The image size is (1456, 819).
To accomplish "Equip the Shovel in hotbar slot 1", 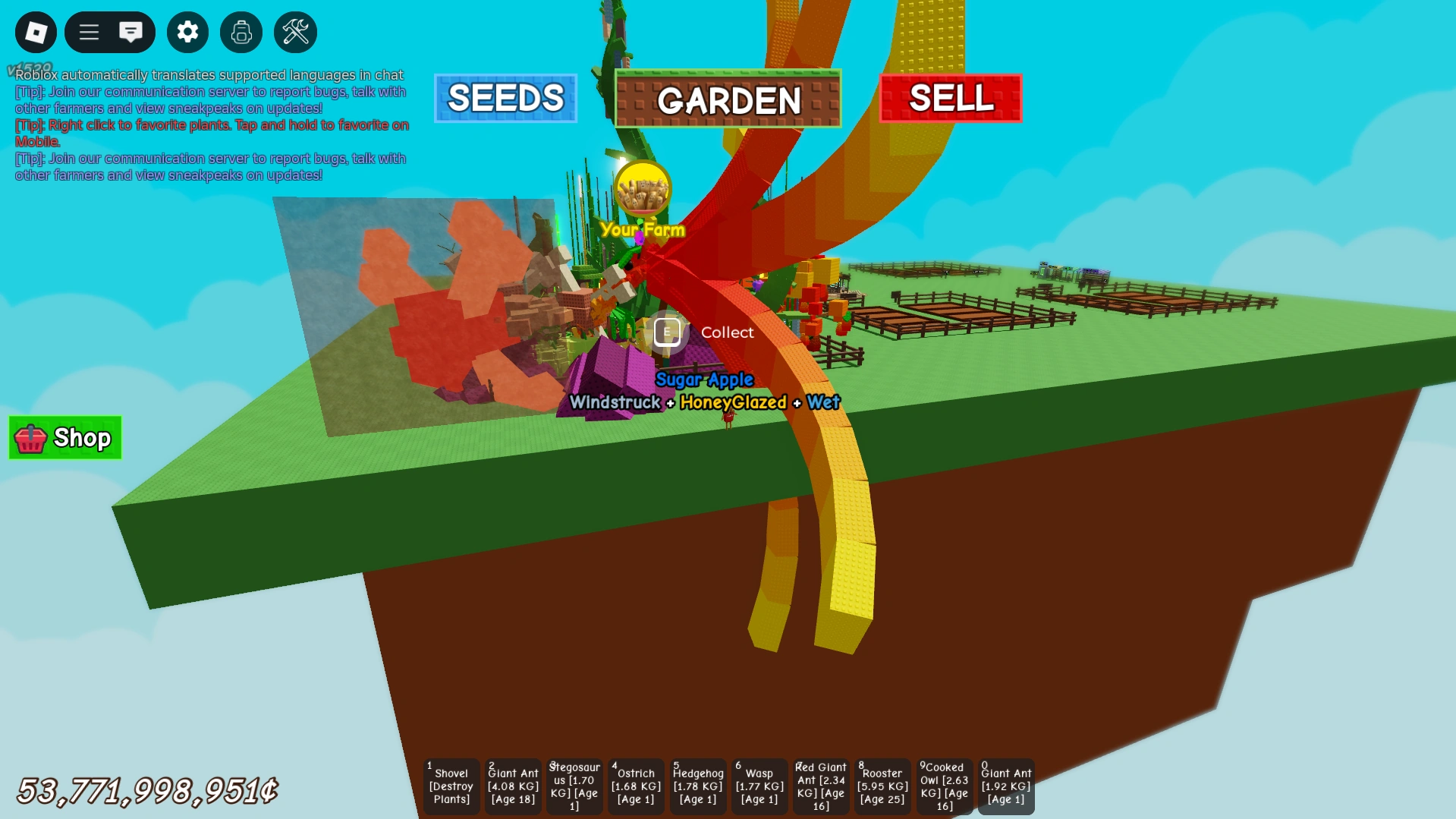I will click(451, 786).
